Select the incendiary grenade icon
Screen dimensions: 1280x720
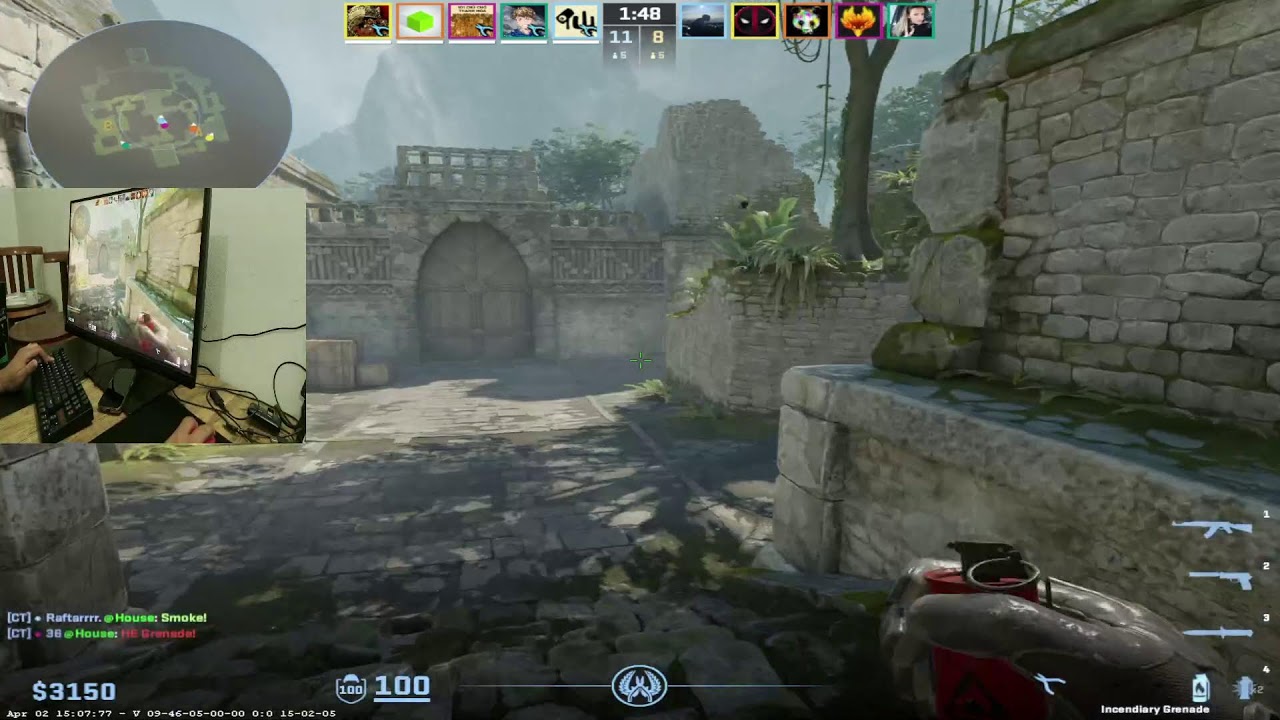pos(1200,687)
